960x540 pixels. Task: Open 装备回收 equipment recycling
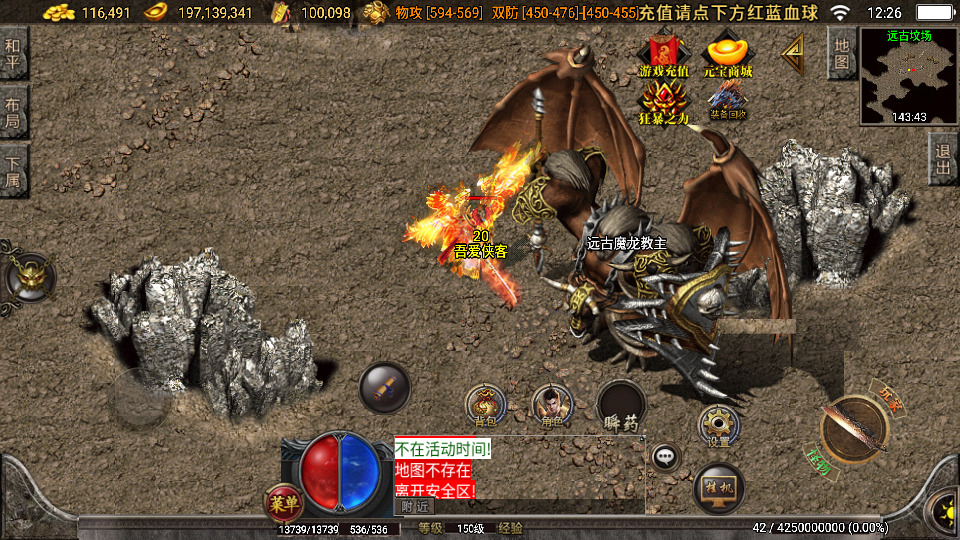click(x=727, y=101)
